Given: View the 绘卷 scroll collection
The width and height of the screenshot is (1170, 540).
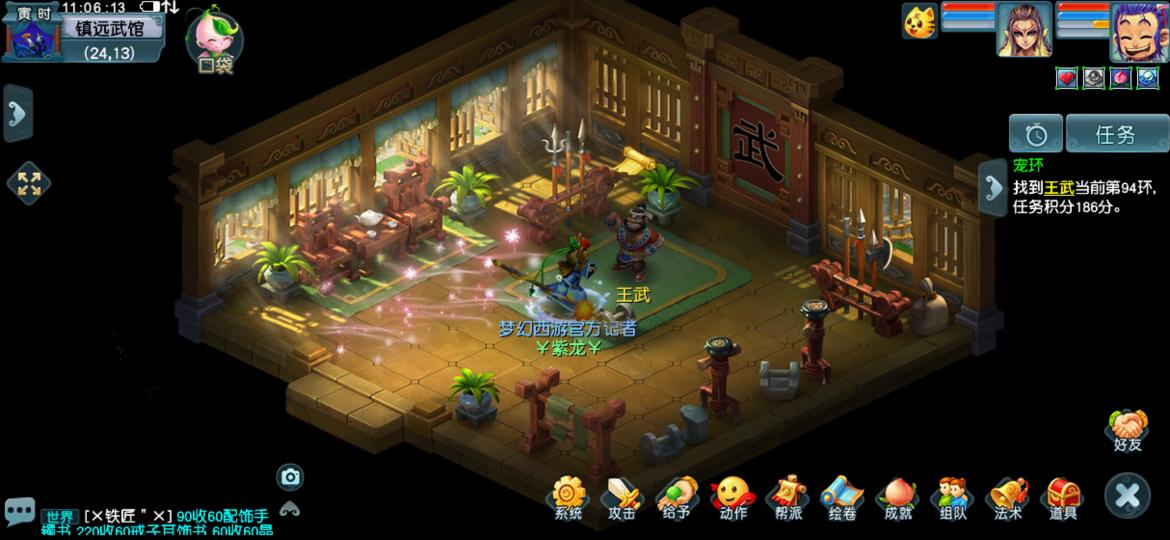Looking at the screenshot, I should [x=842, y=497].
